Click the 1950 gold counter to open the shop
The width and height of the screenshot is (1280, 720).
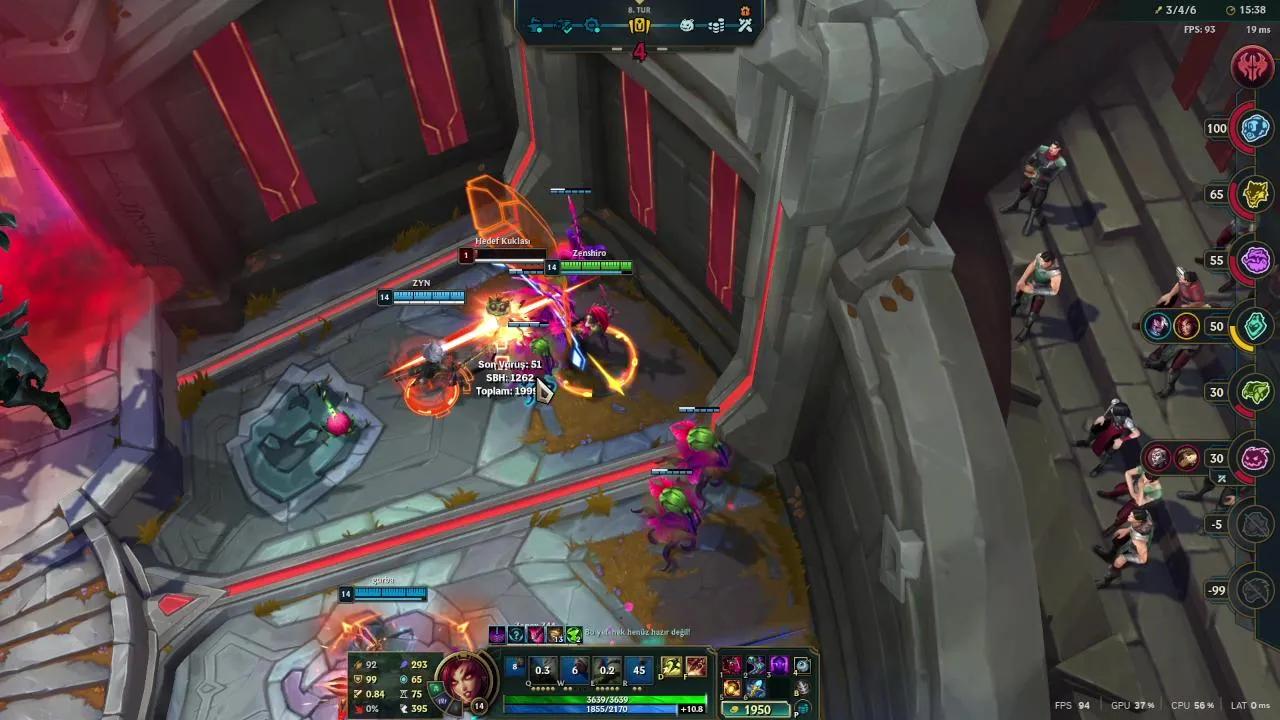[x=756, y=709]
